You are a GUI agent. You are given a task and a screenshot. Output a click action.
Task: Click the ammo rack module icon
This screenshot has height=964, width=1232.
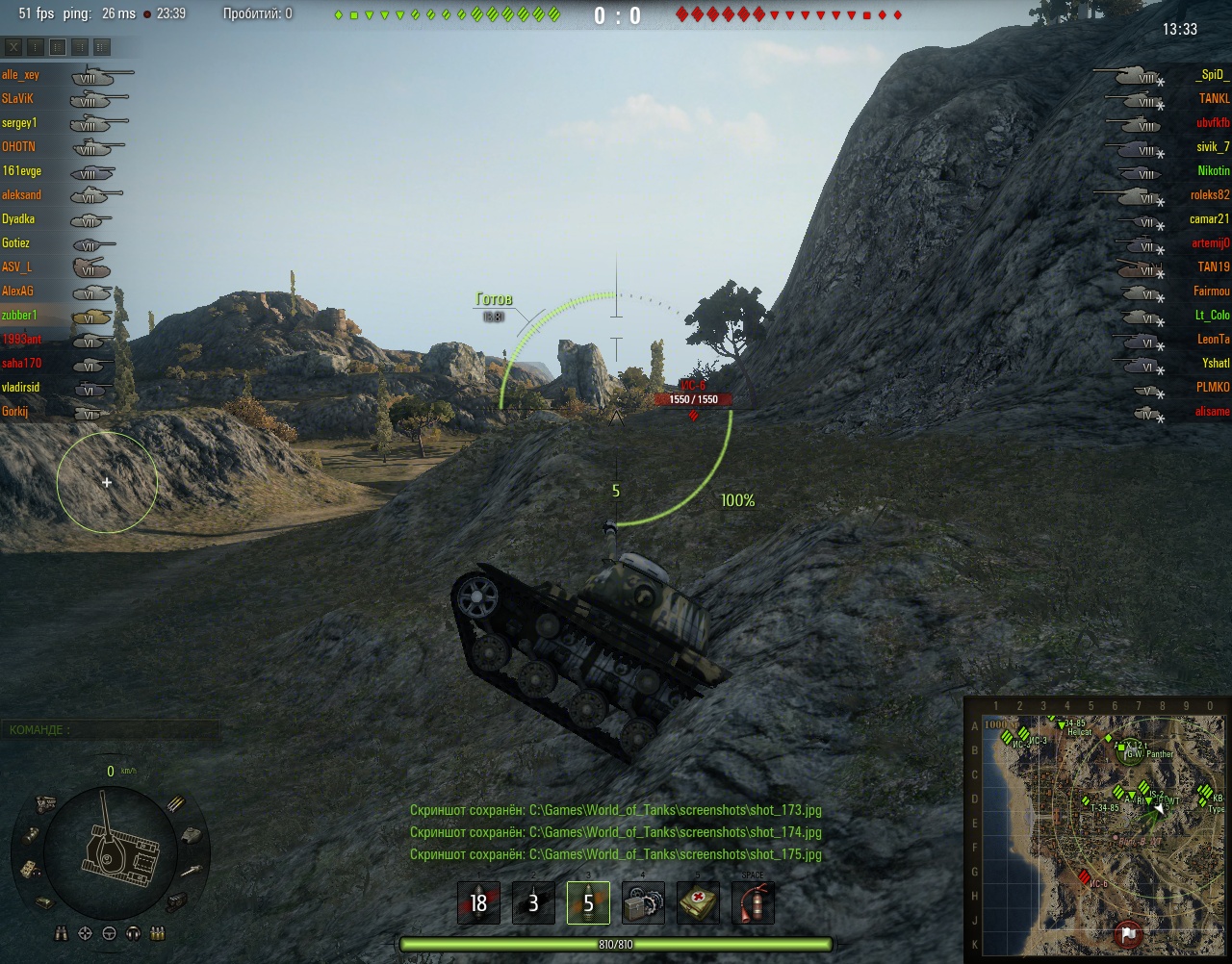click(x=177, y=804)
